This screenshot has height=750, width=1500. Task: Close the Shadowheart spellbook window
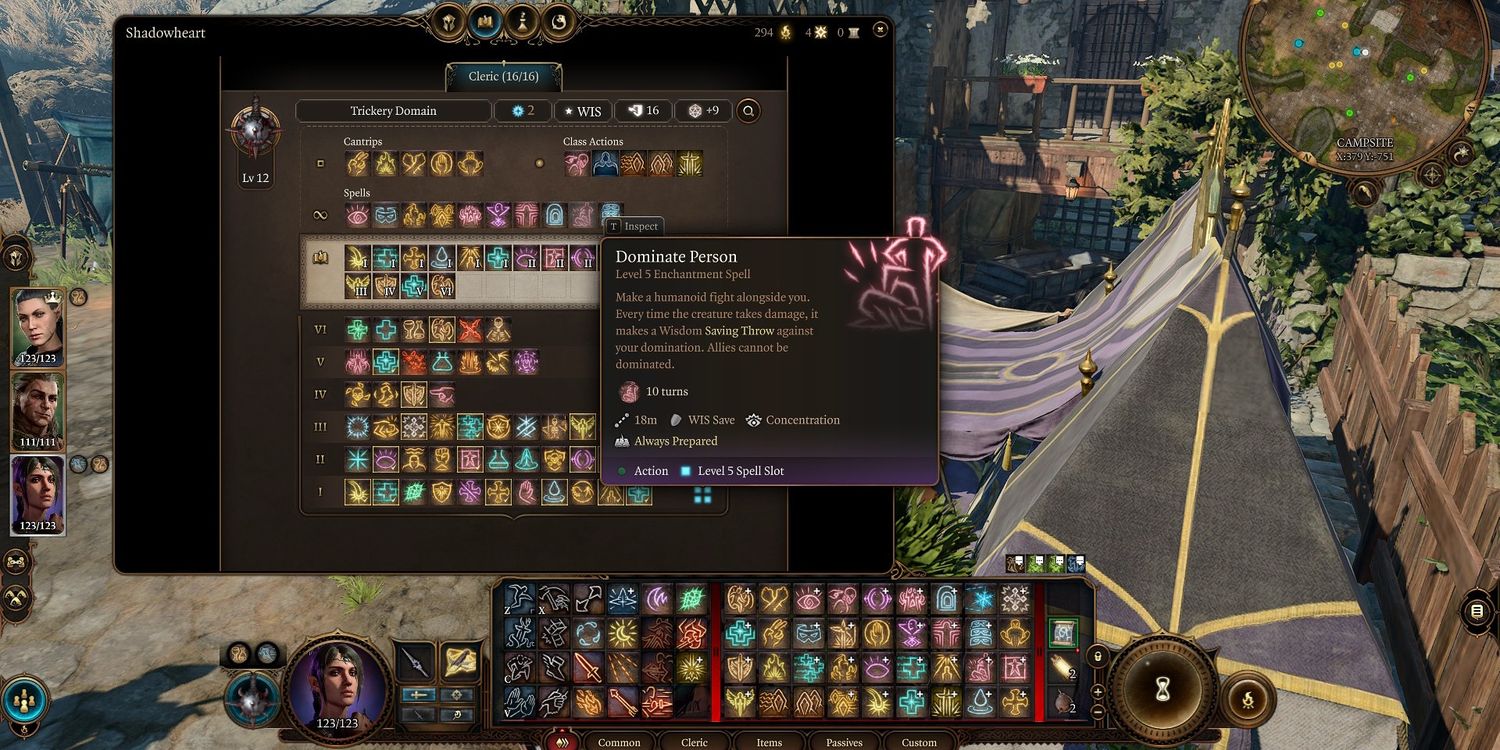point(880,30)
